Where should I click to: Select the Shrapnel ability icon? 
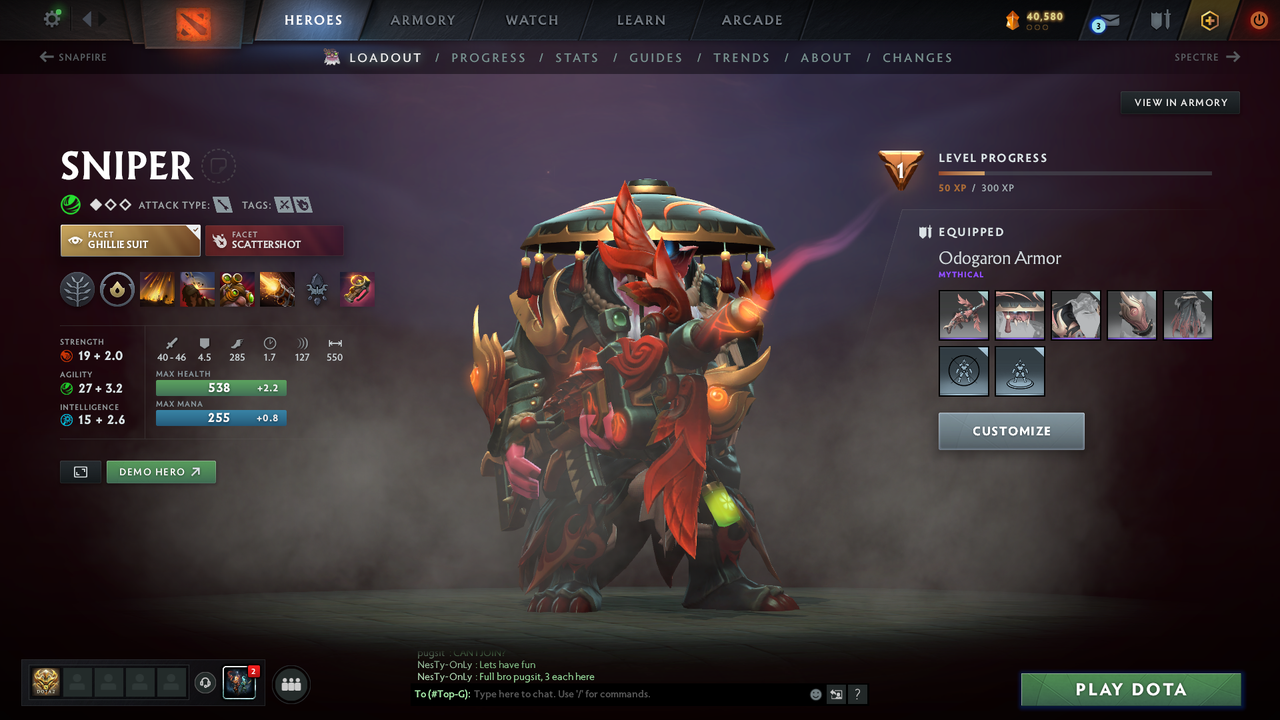pyautogui.click(x=157, y=290)
